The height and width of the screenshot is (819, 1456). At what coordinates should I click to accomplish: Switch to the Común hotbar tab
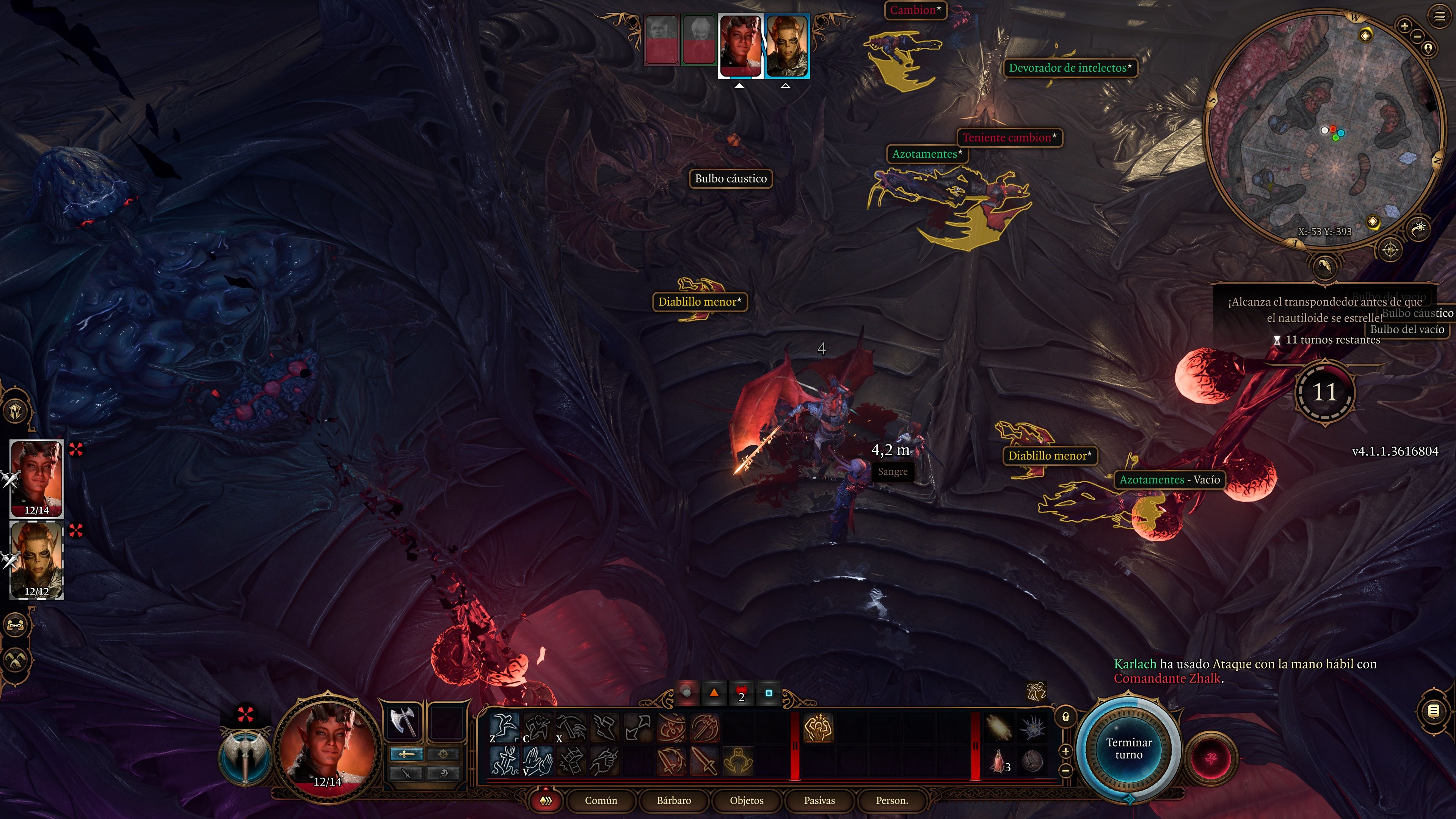pyautogui.click(x=600, y=800)
